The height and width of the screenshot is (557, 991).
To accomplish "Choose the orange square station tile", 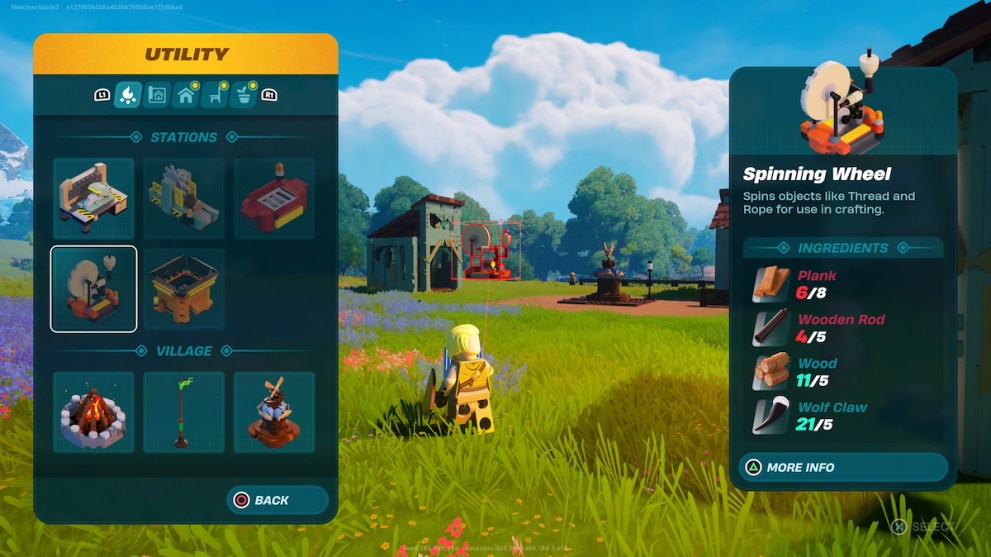I will pos(184,288).
